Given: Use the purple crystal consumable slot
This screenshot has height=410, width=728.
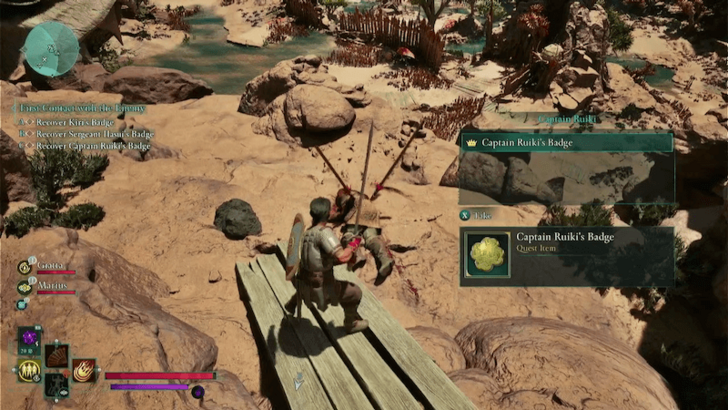Looking at the screenshot, I should 30,339.
